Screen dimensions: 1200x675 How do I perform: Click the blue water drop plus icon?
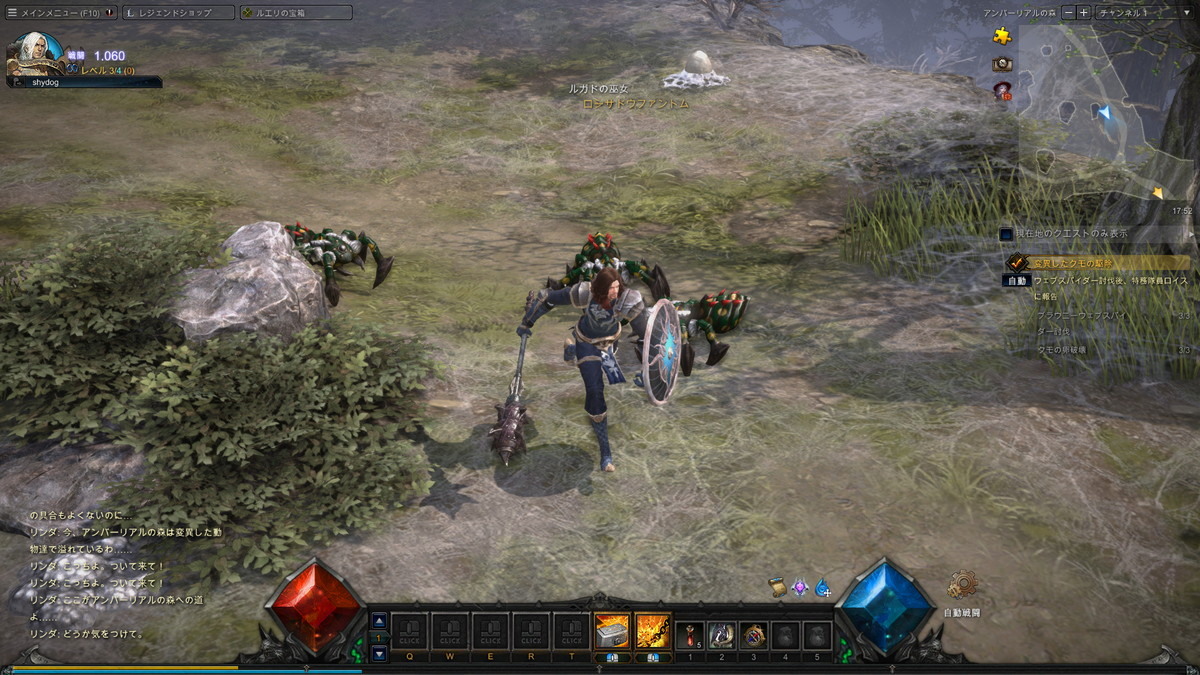822,588
